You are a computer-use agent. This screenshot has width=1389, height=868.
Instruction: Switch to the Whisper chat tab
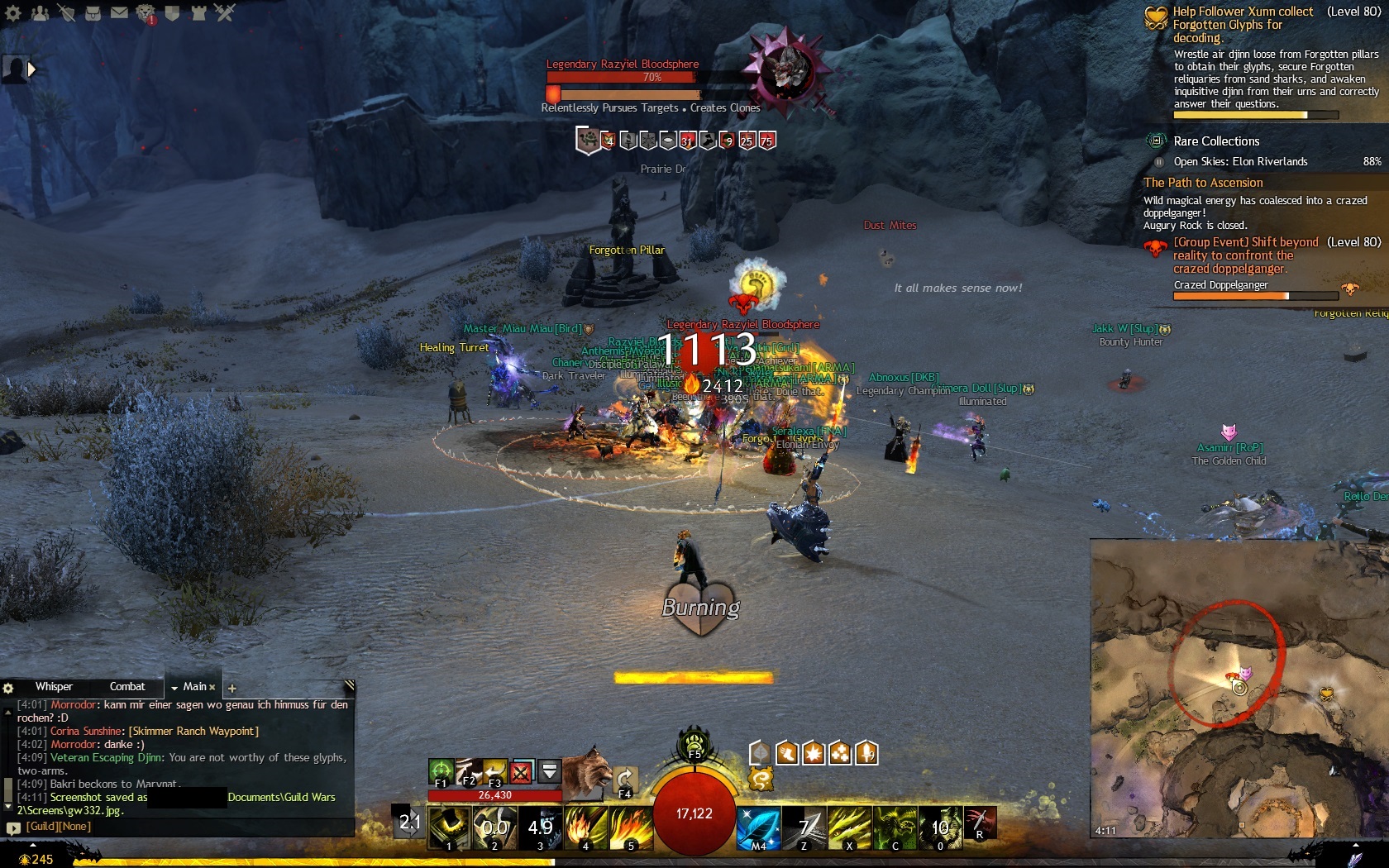tap(54, 687)
